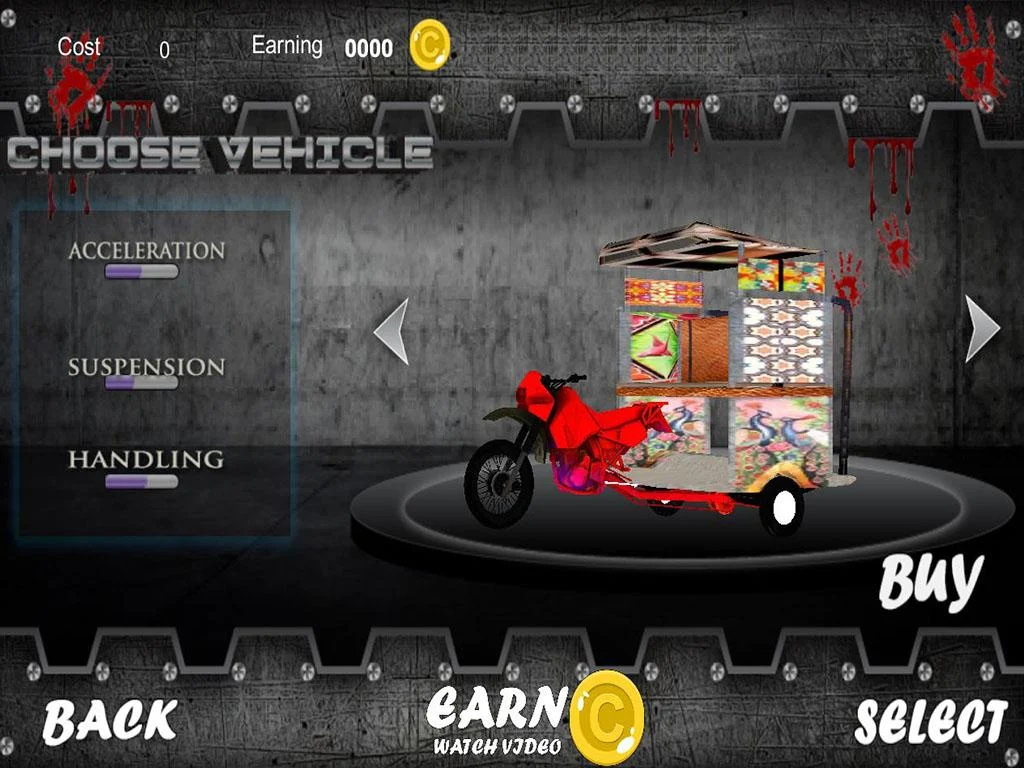
Task: Show the previous vehicle with left arrow
Action: click(x=392, y=330)
